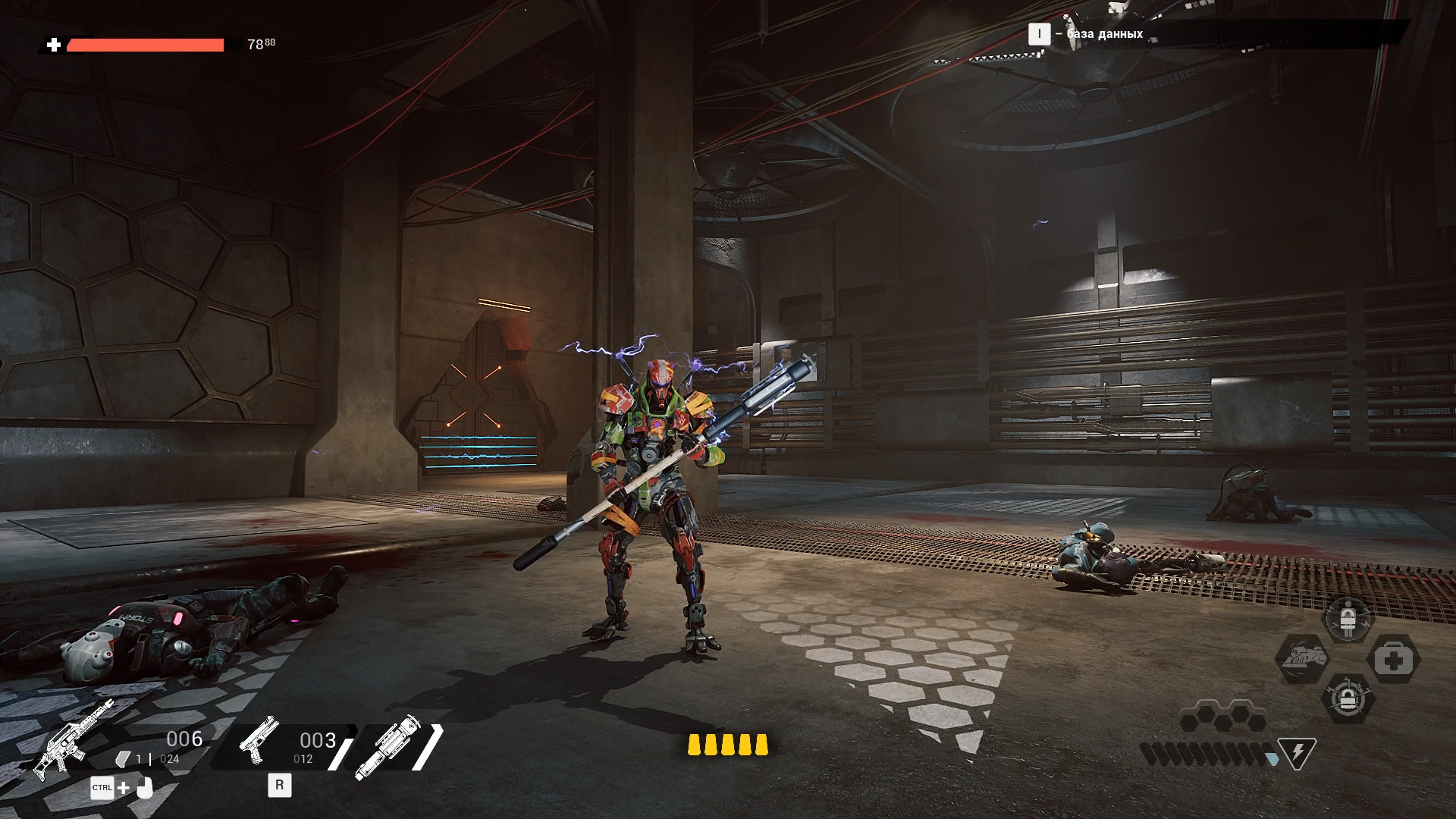Screen dimensions: 1456x819
Task: Select the locked body-shield hexagon ability
Action: click(x=1347, y=619)
